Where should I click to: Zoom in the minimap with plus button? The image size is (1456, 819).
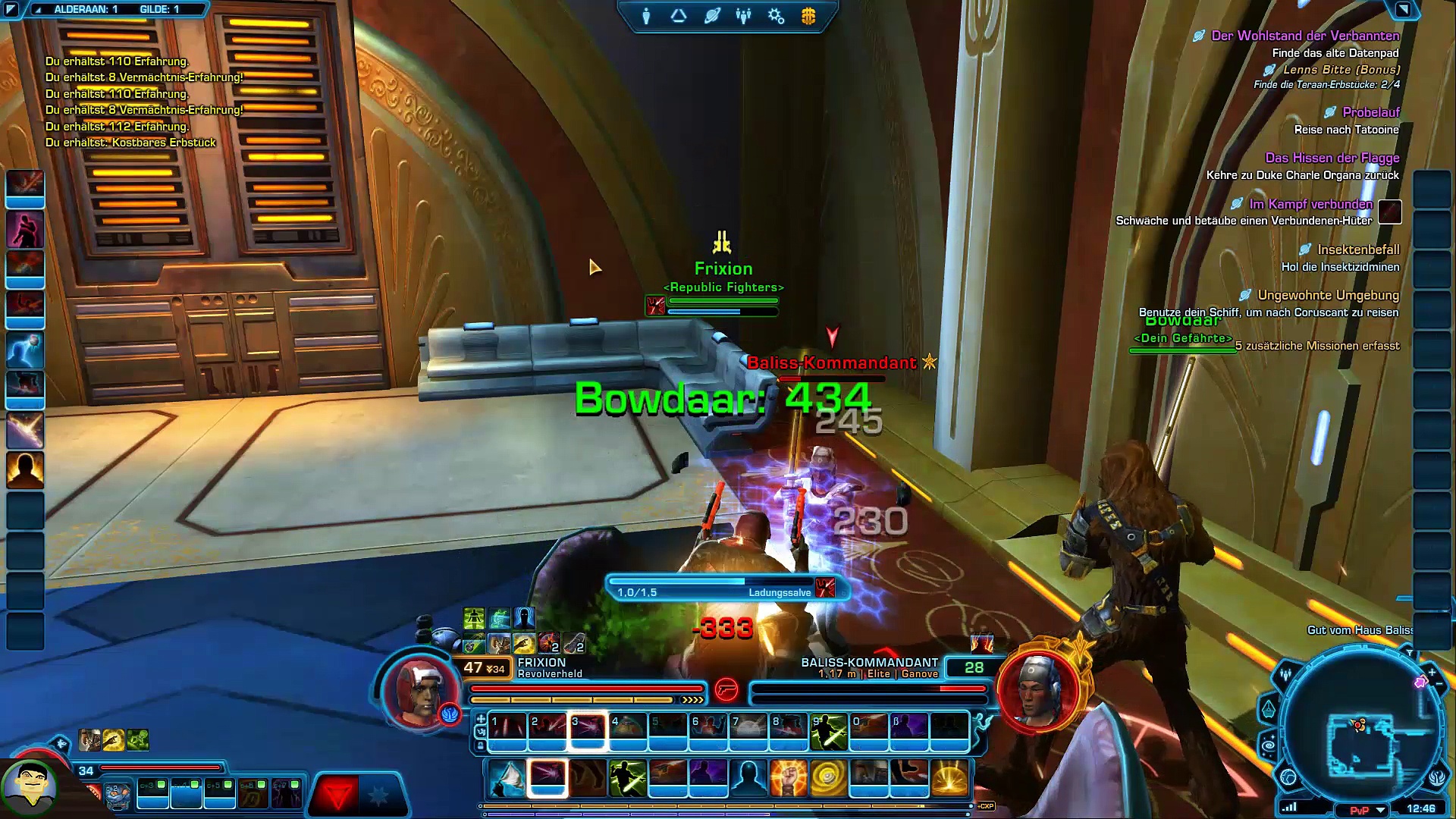(x=1432, y=672)
